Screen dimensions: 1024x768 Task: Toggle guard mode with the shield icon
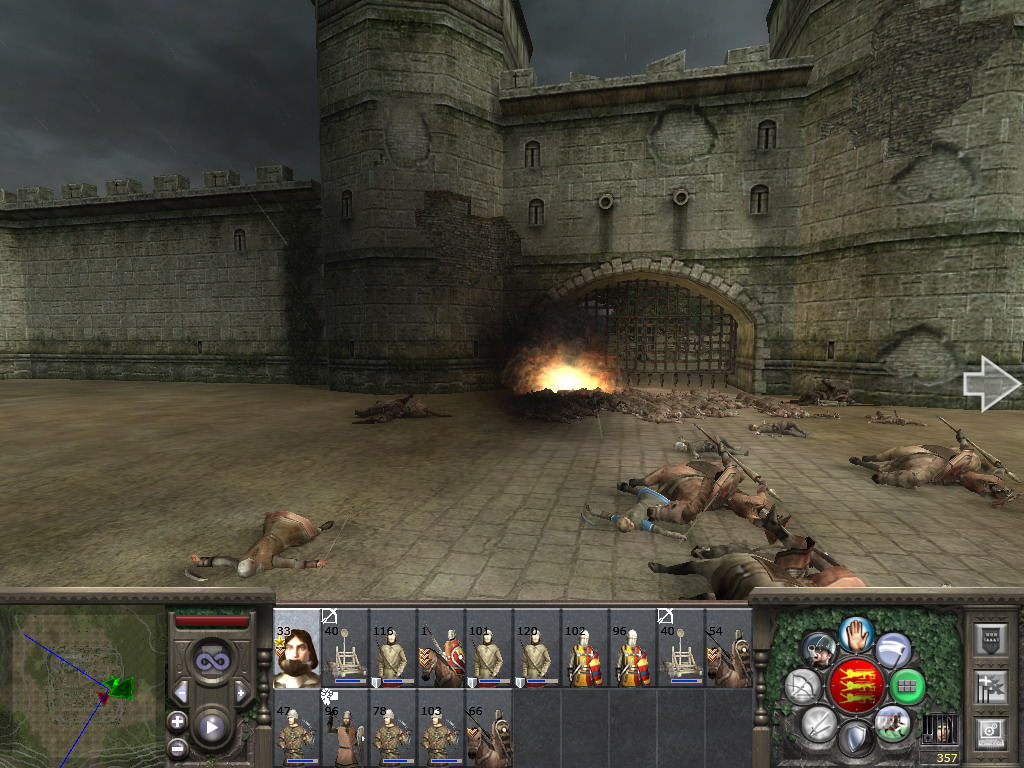coord(855,739)
